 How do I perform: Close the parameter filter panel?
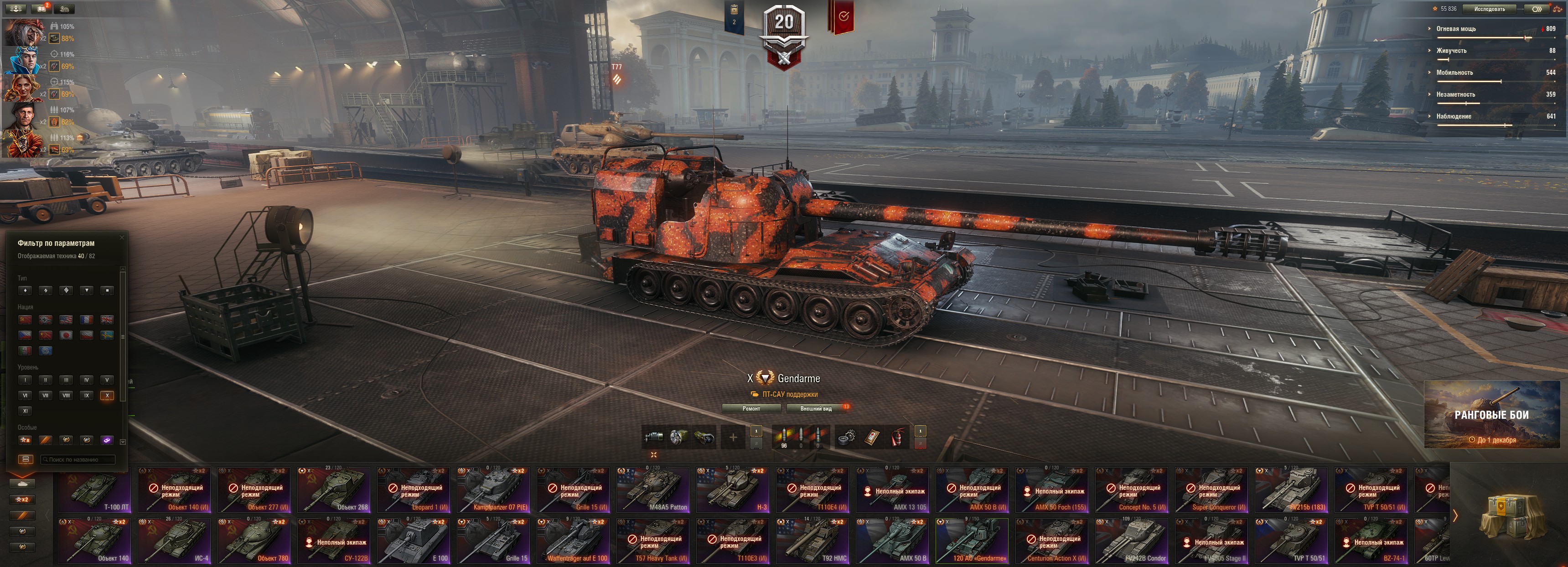pos(122,238)
